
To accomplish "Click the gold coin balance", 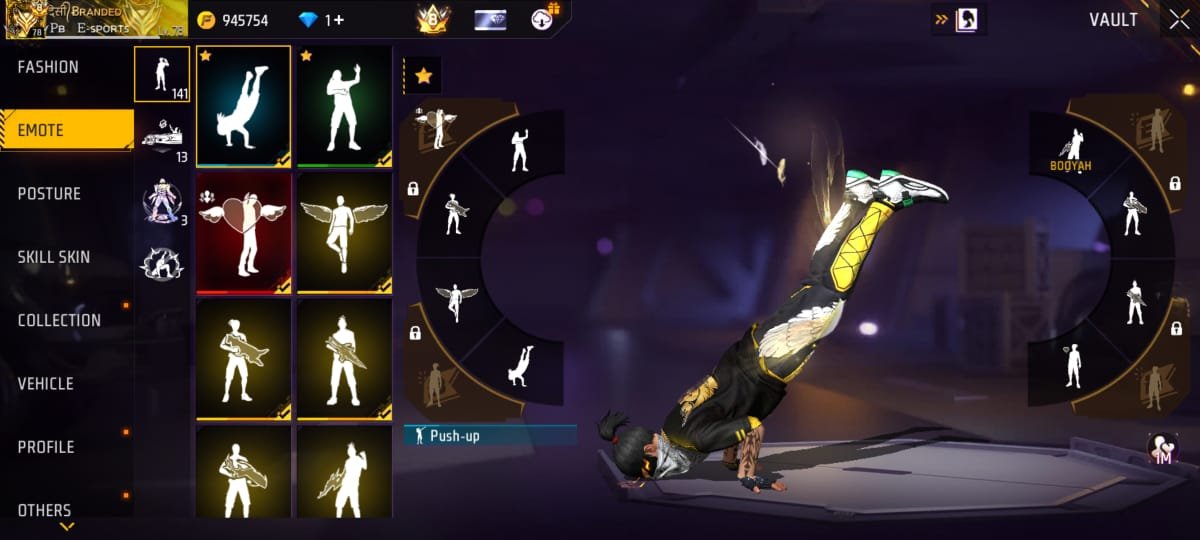I will point(234,20).
